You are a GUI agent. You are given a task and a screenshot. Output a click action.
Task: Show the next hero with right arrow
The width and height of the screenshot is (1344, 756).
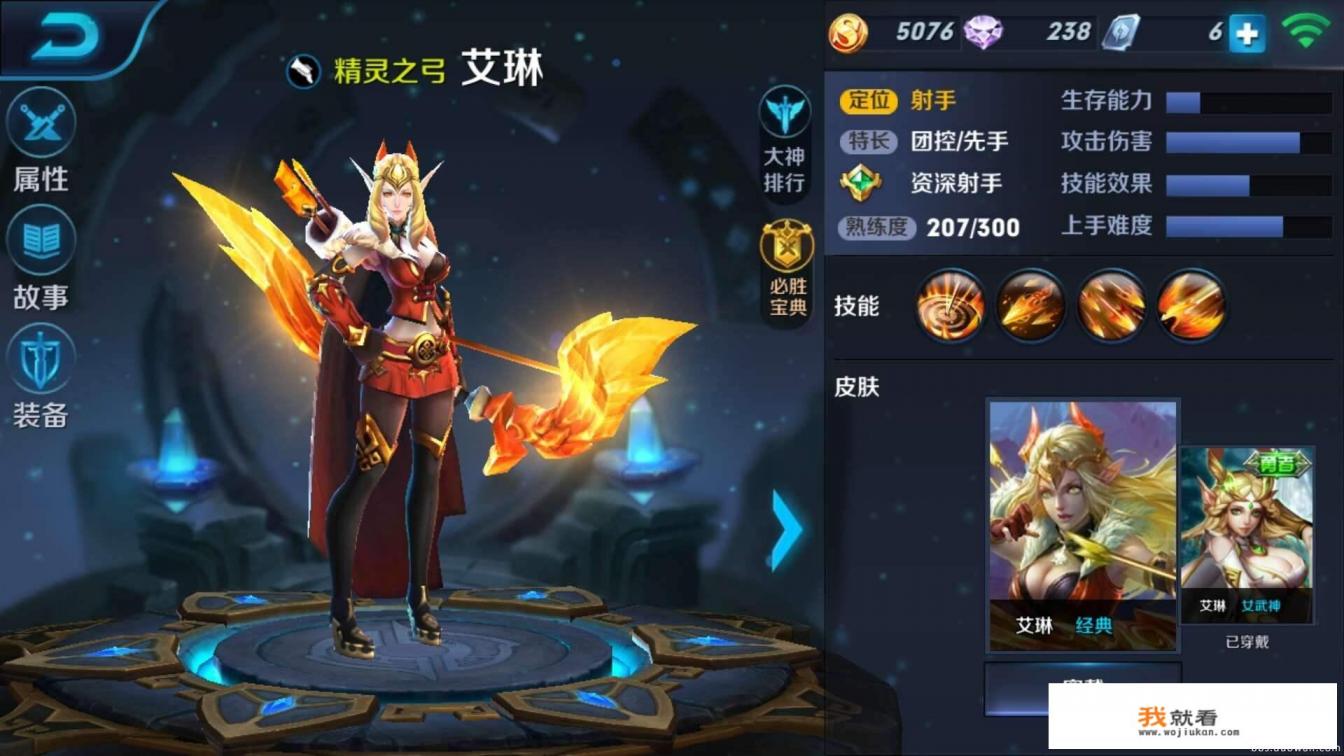[x=786, y=529]
